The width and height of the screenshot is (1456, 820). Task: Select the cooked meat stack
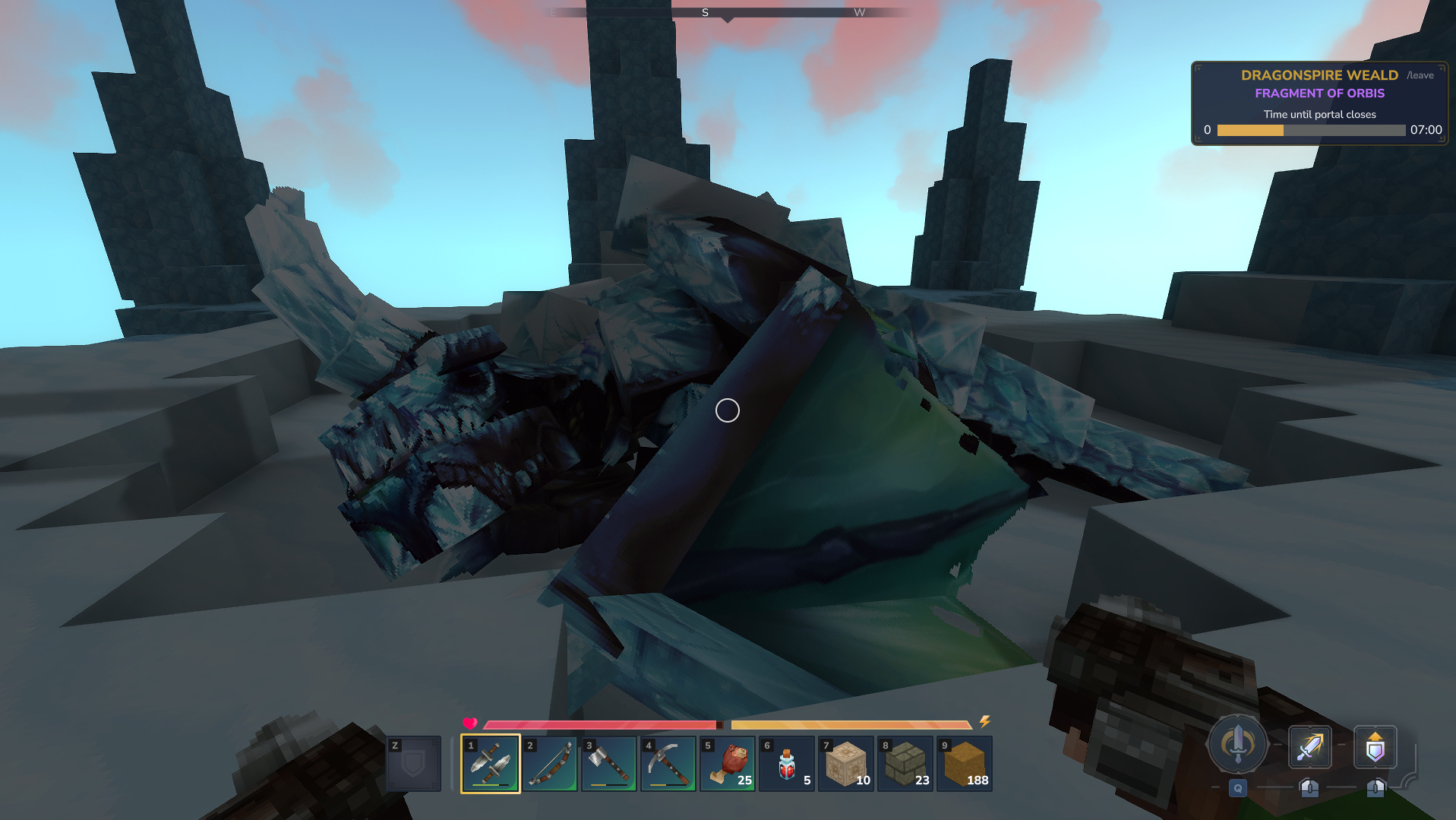click(x=727, y=763)
